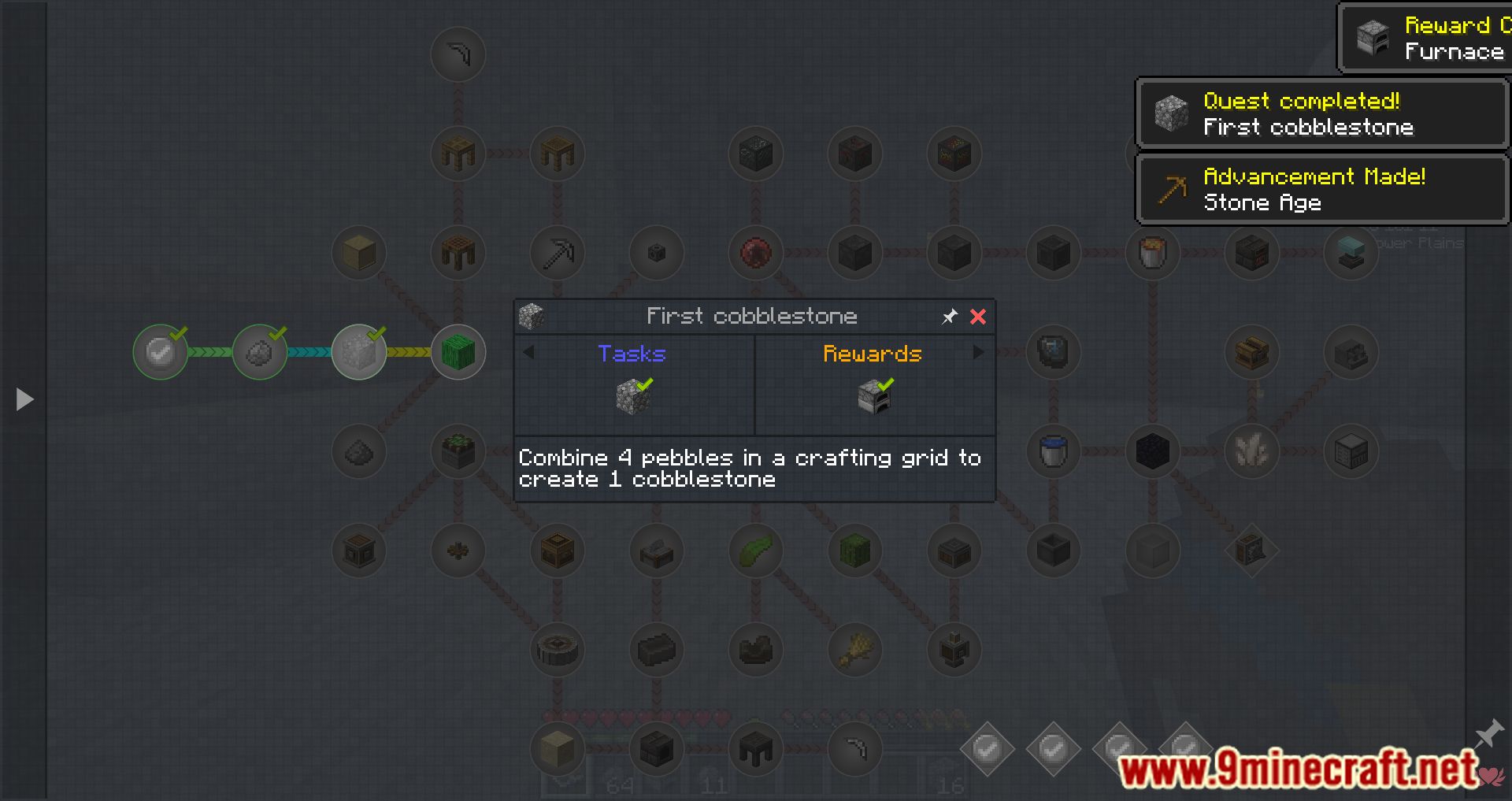Image resolution: width=1512 pixels, height=801 pixels.
Task: Open the water bucket quest node
Action: tap(1054, 451)
